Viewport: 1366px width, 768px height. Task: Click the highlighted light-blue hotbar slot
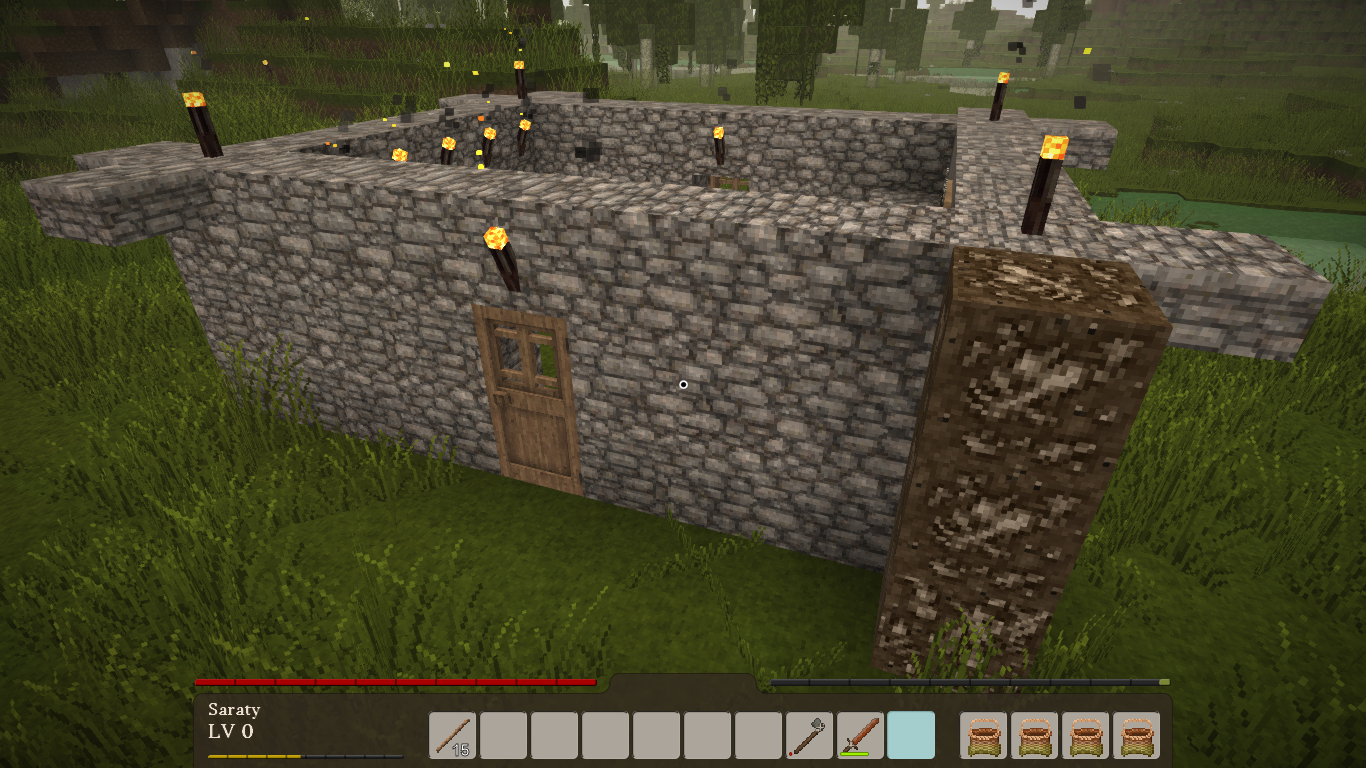[x=911, y=735]
